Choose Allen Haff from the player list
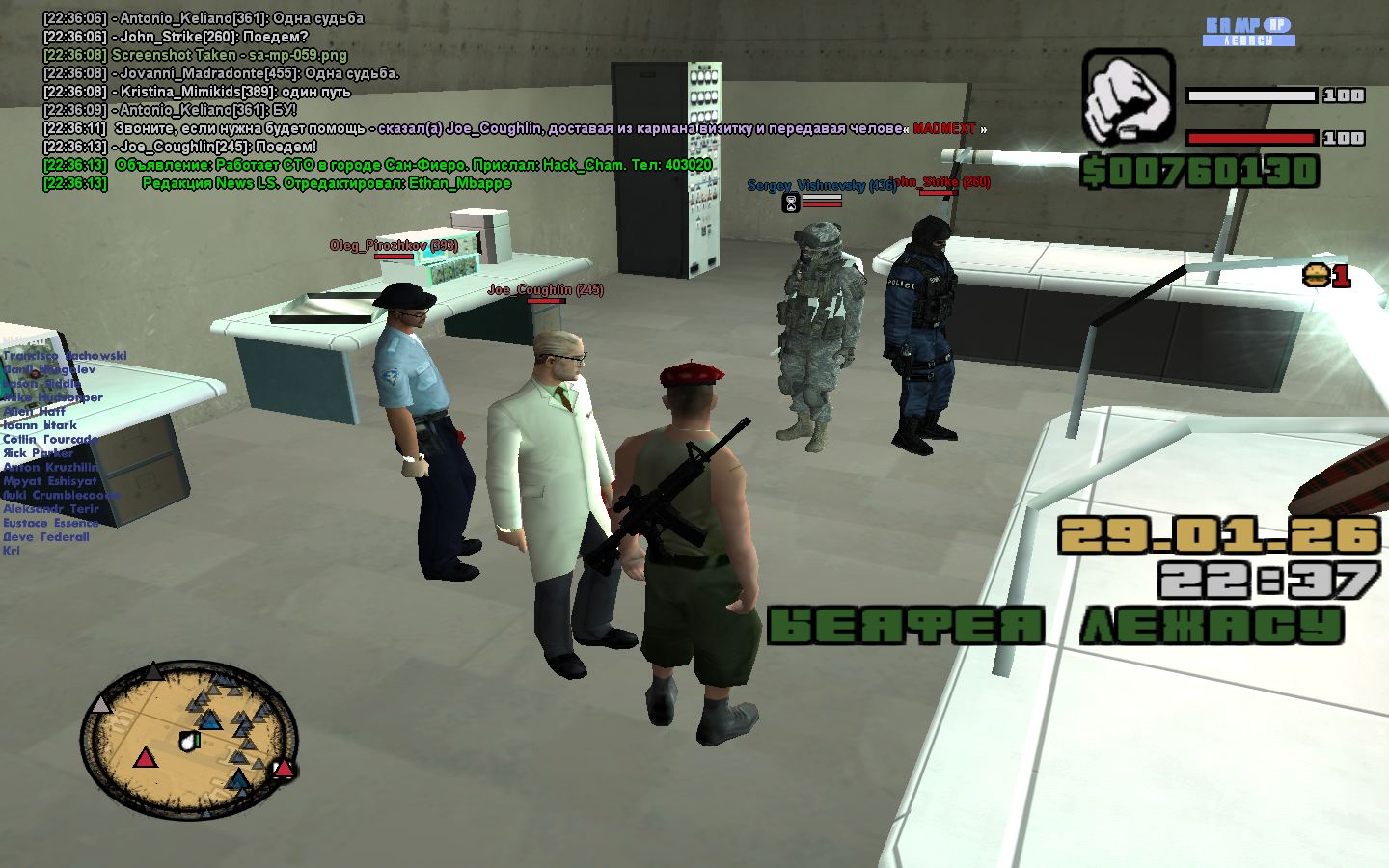Image resolution: width=1389 pixels, height=868 pixels. (35, 411)
